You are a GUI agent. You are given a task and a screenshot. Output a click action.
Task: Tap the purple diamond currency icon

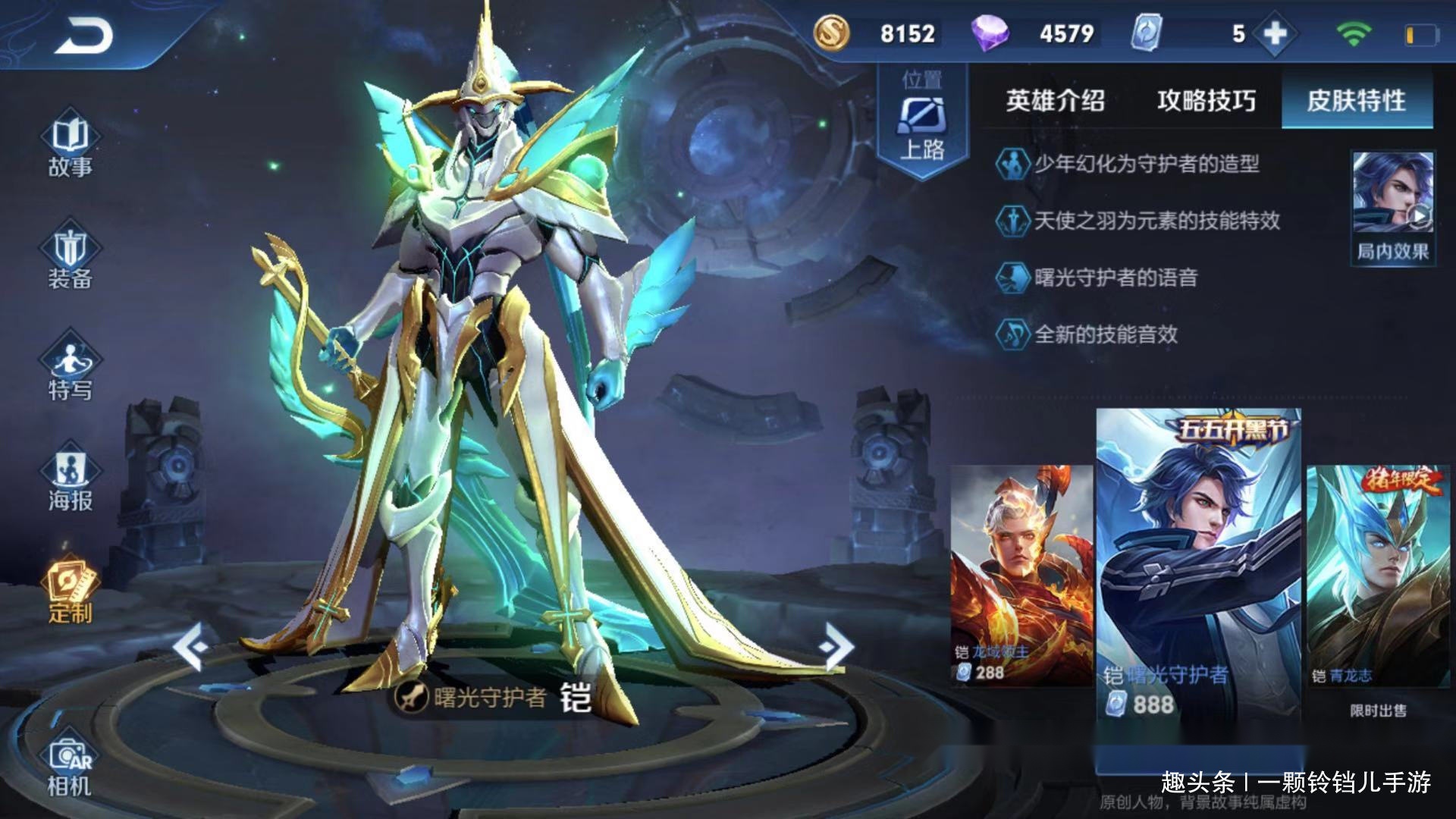pos(990,33)
